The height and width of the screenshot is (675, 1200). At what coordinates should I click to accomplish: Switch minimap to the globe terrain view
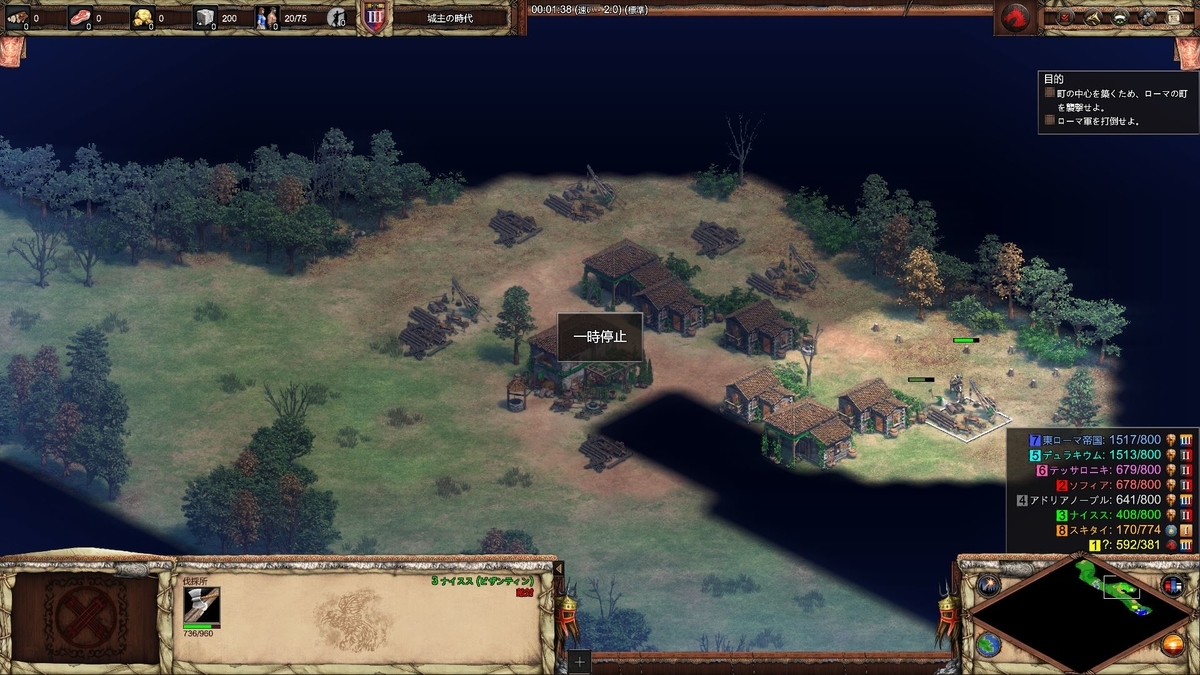pyautogui.click(x=990, y=645)
